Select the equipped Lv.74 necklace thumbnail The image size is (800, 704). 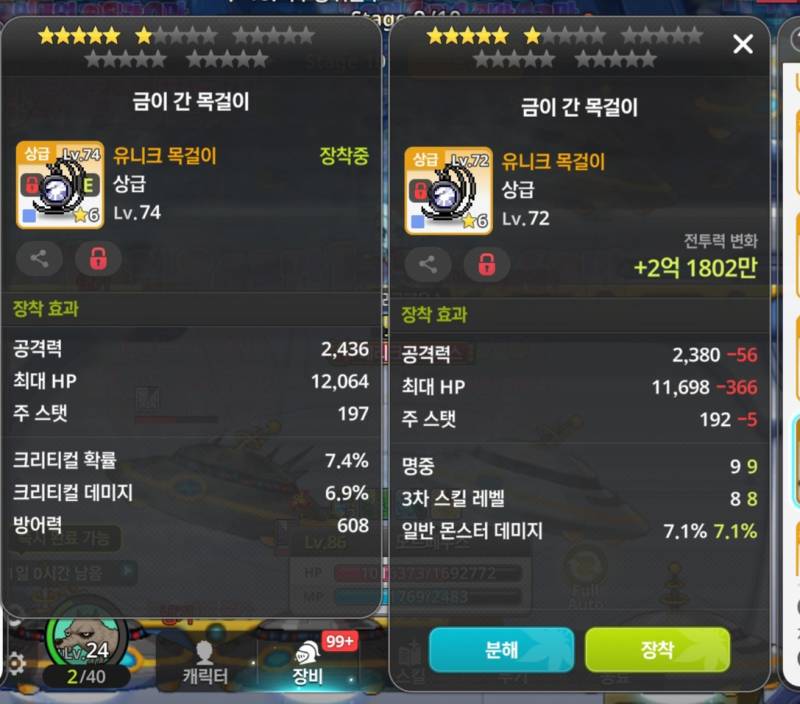tap(60, 185)
